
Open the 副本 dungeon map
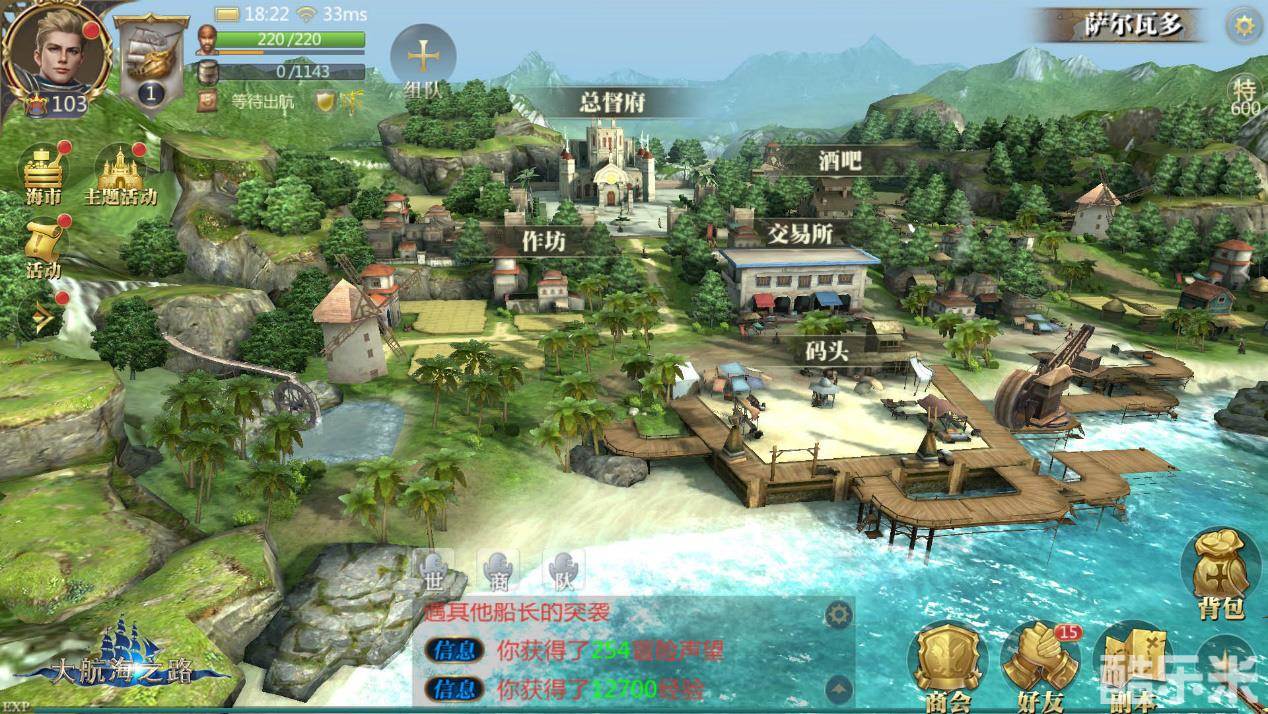pyautogui.click(x=1132, y=665)
